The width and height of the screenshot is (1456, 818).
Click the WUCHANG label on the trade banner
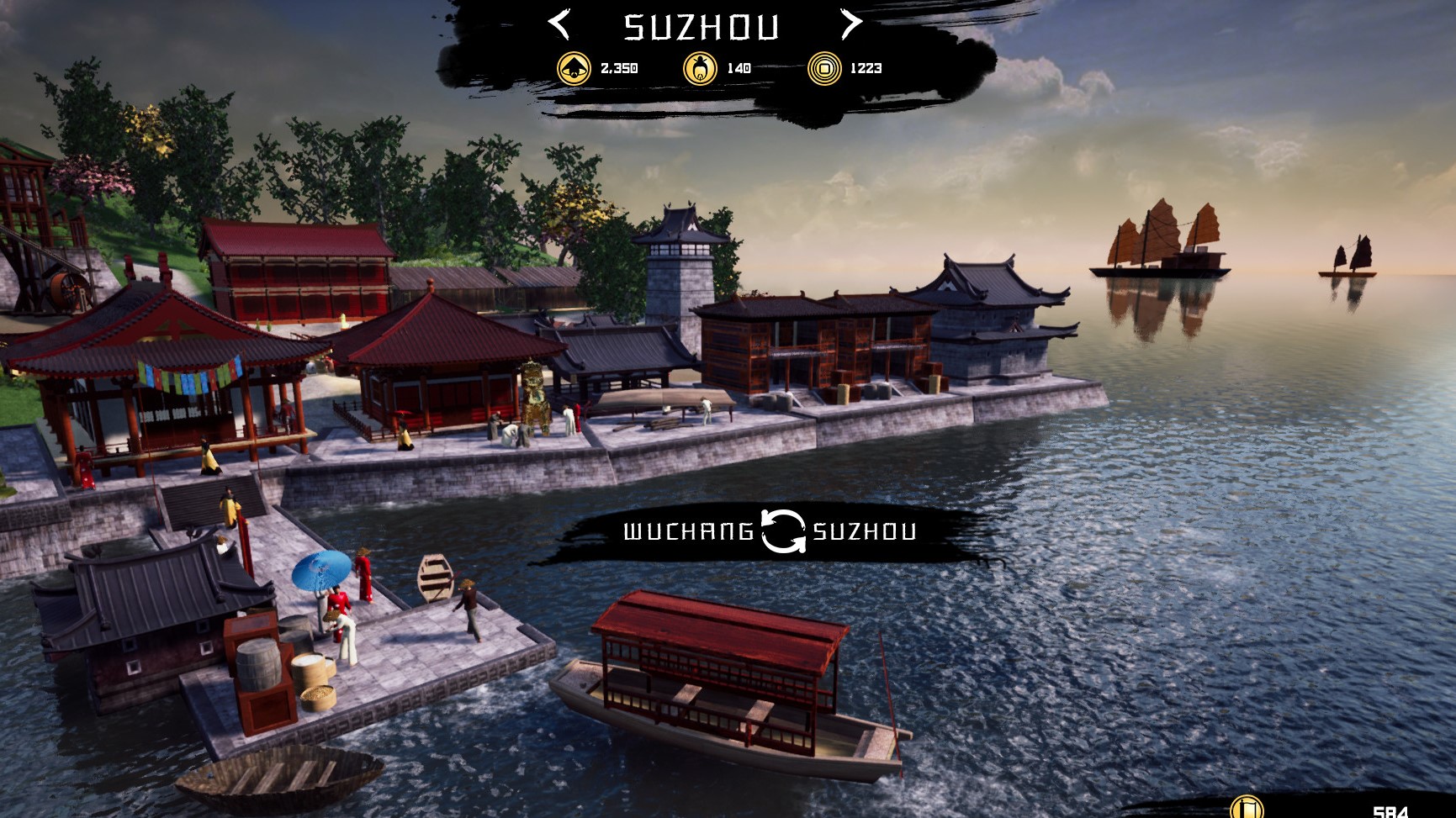click(688, 531)
